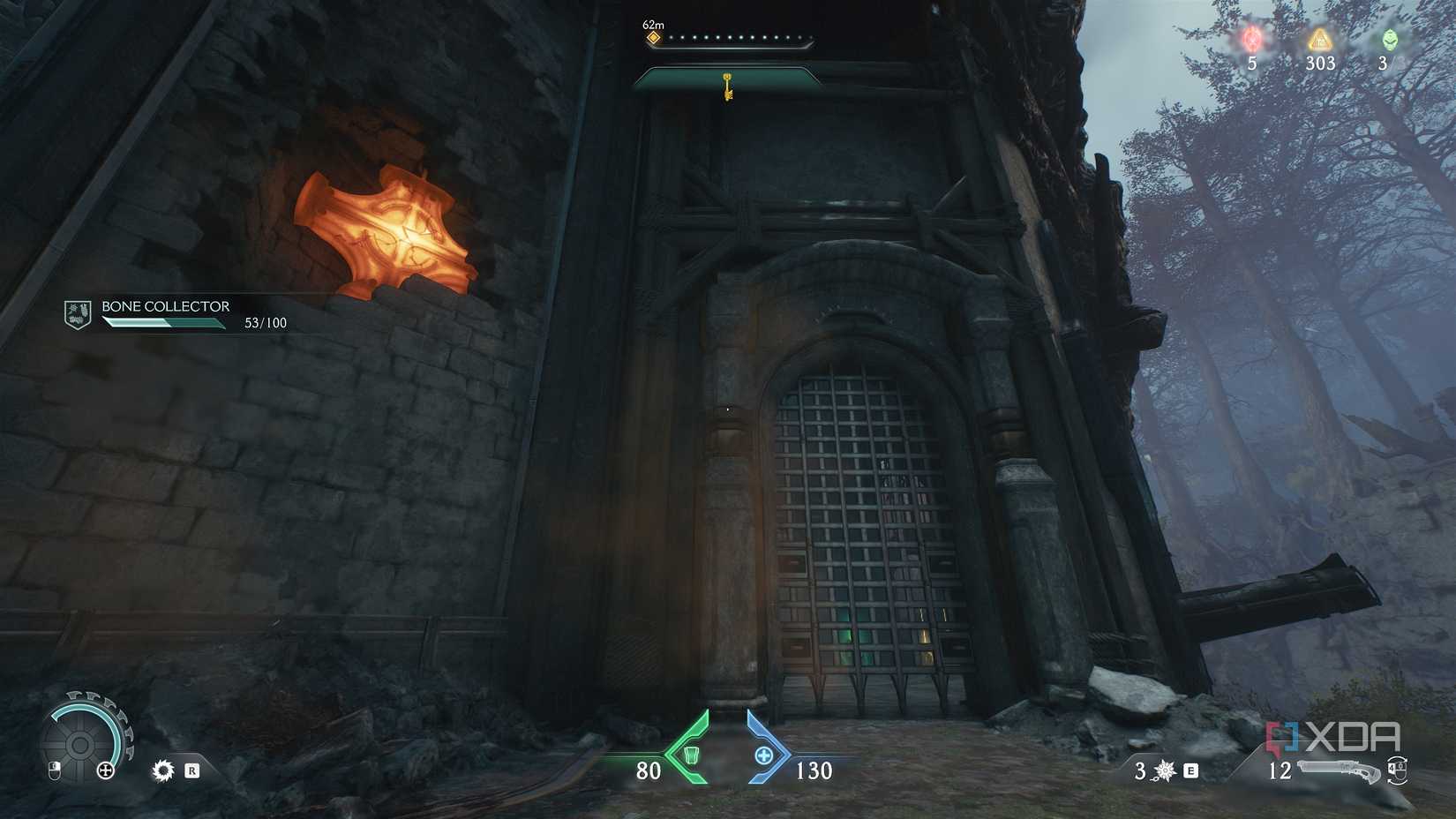Click the blue plus health icon
Screen dimensions: 1456x819
point(765,755)
